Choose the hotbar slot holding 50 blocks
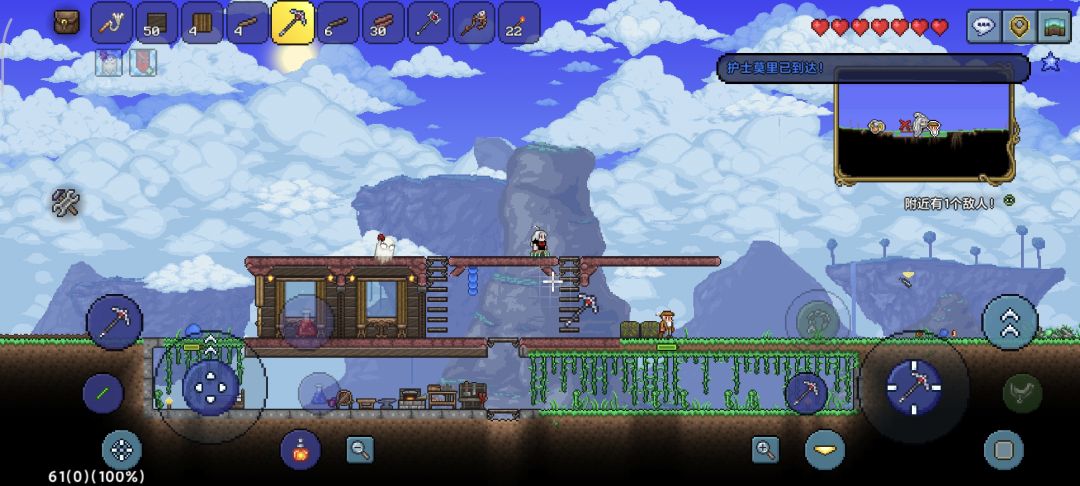Screen dimensions: 1080x486 156,23
